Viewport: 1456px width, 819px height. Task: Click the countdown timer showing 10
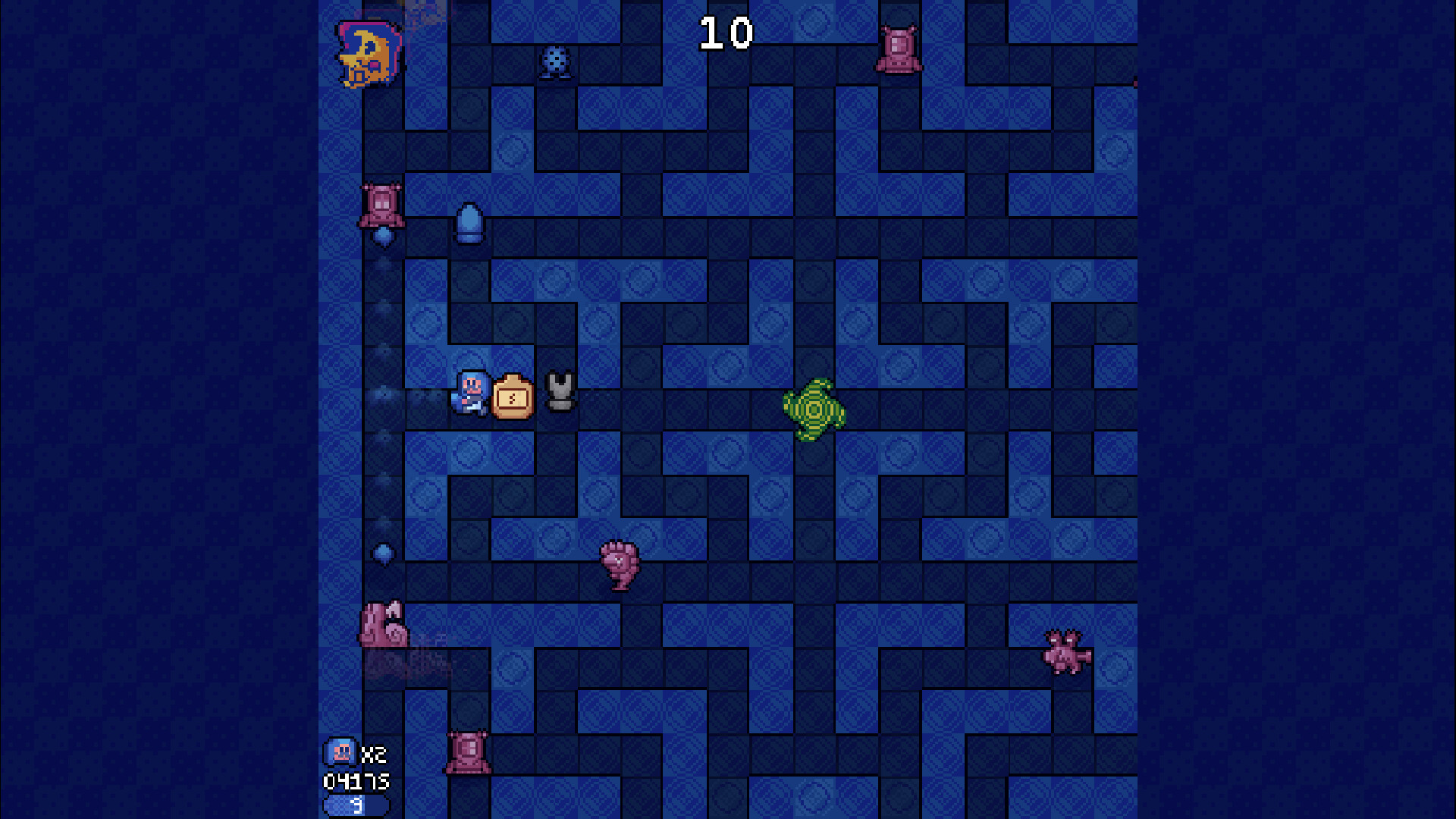pos(726,31)
